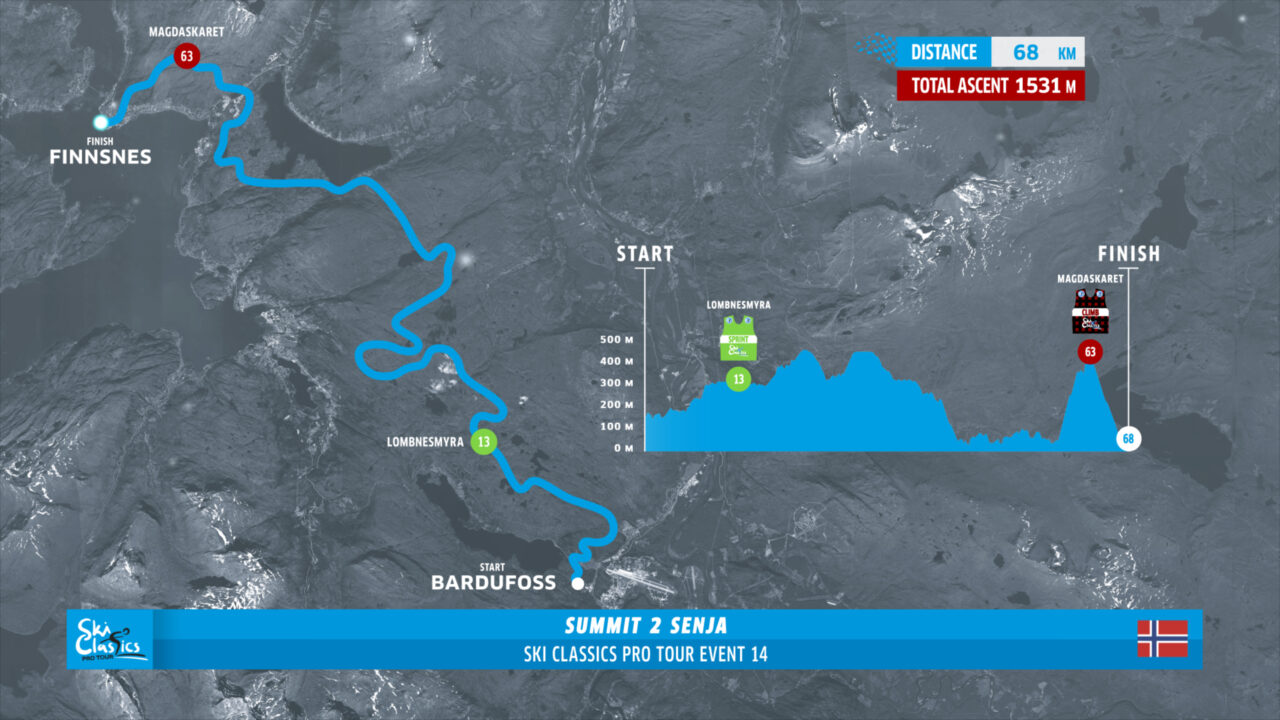Viewport: 1280px width, 720px height.
Task: Select the red Magdaskaret 63 marker on the route map
Action: tap(184, 56)
